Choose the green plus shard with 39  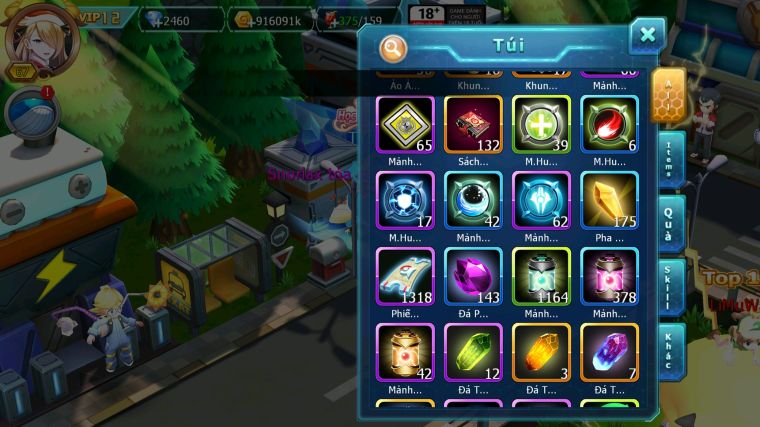541,124
